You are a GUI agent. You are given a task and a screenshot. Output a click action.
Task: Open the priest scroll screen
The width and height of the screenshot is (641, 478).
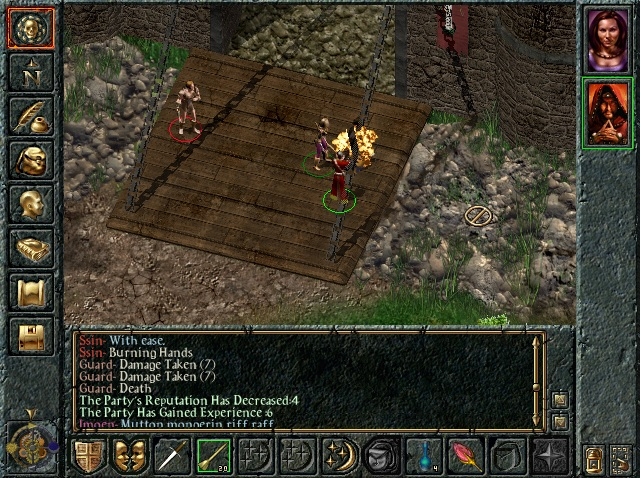pos(30,291)
